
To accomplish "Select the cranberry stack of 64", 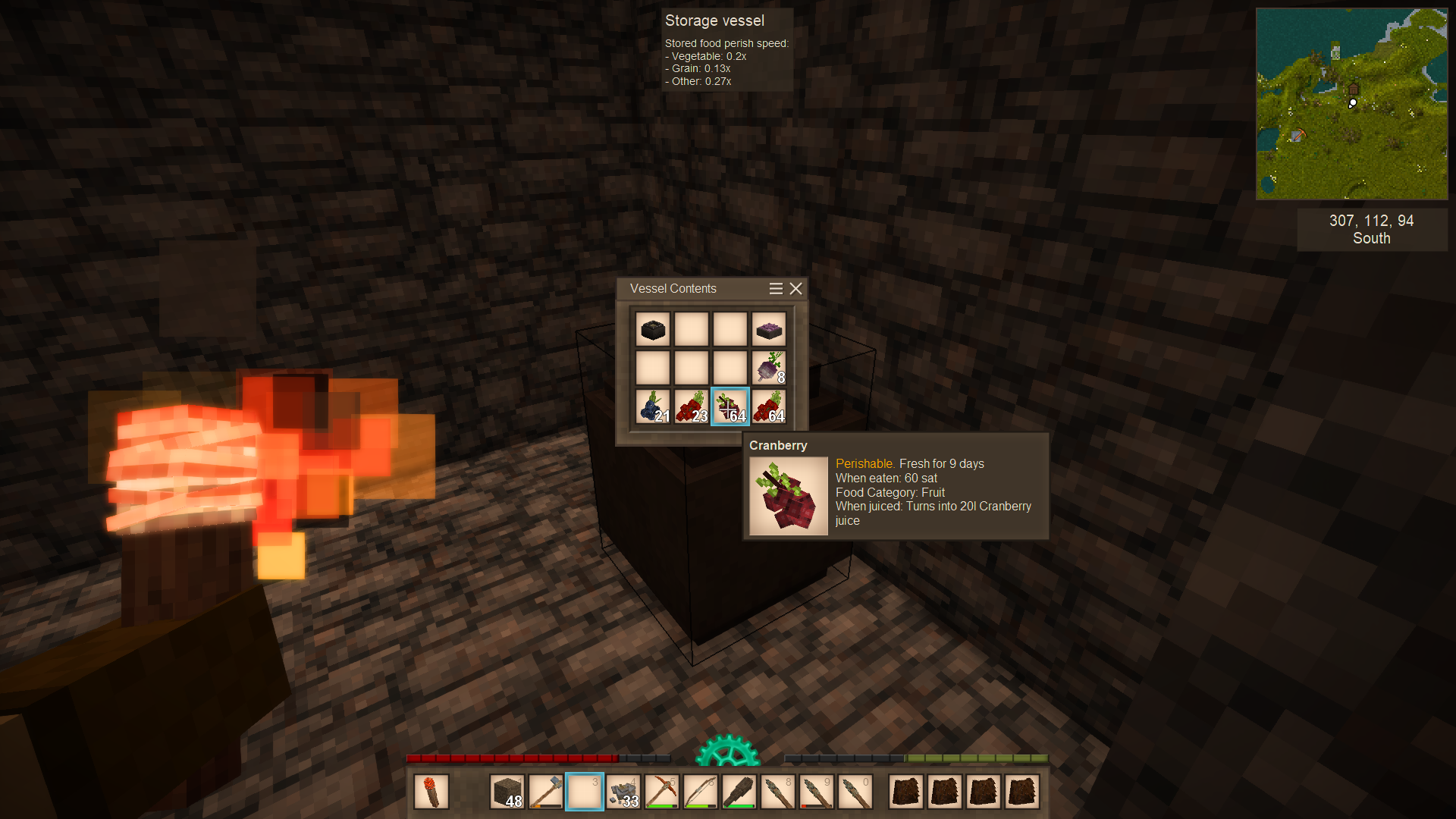I will [x=730, y=407].
